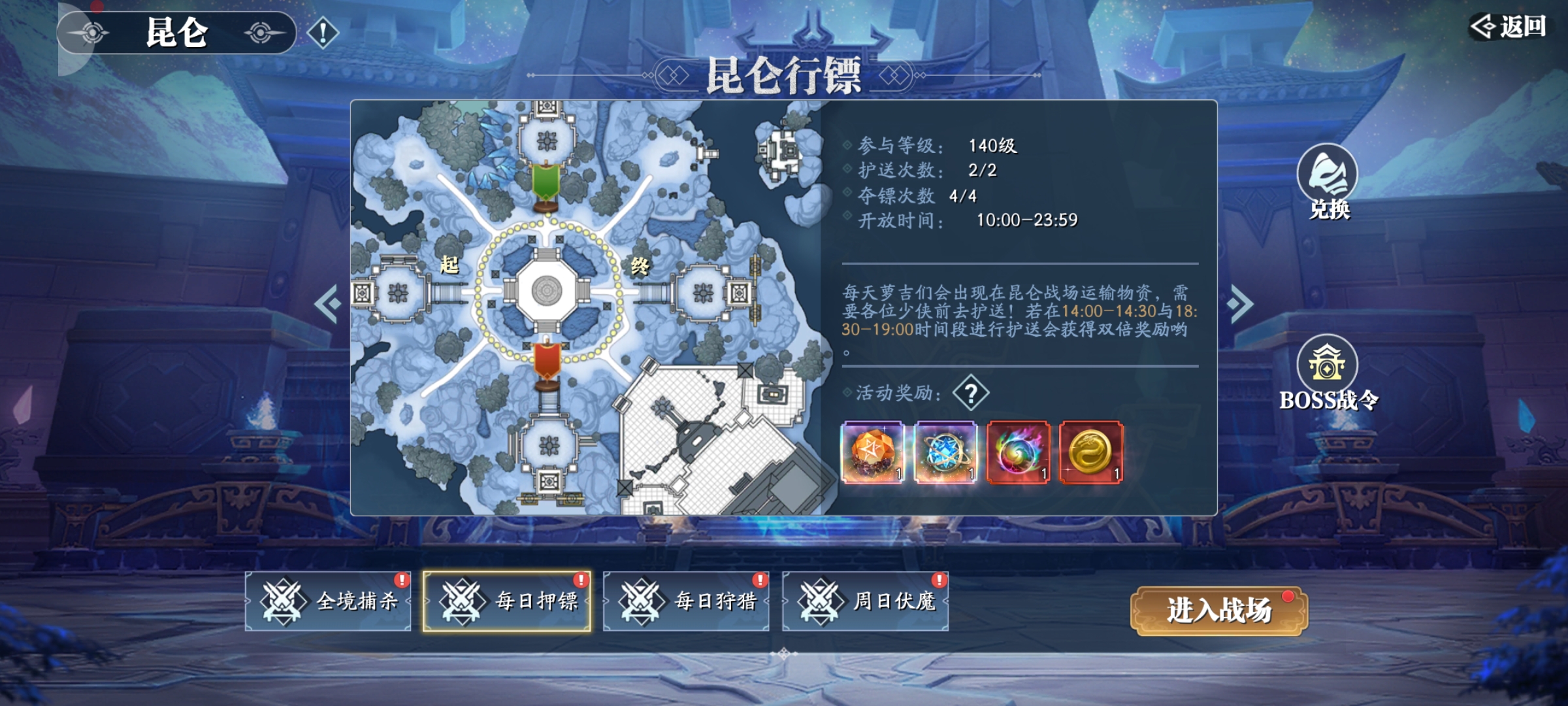Image resolution: width=1568 pixels, height=706 pixels.
Task: Open the 周日伏魔 tab
Action: (x=865, y=601)
